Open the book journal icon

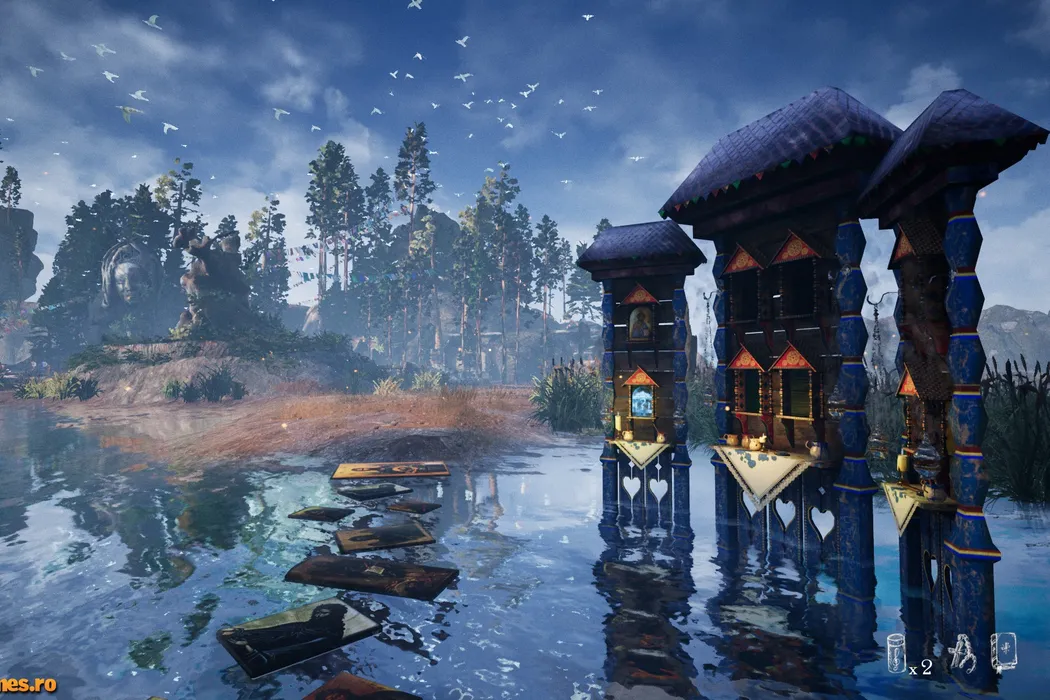[1003, 651]
